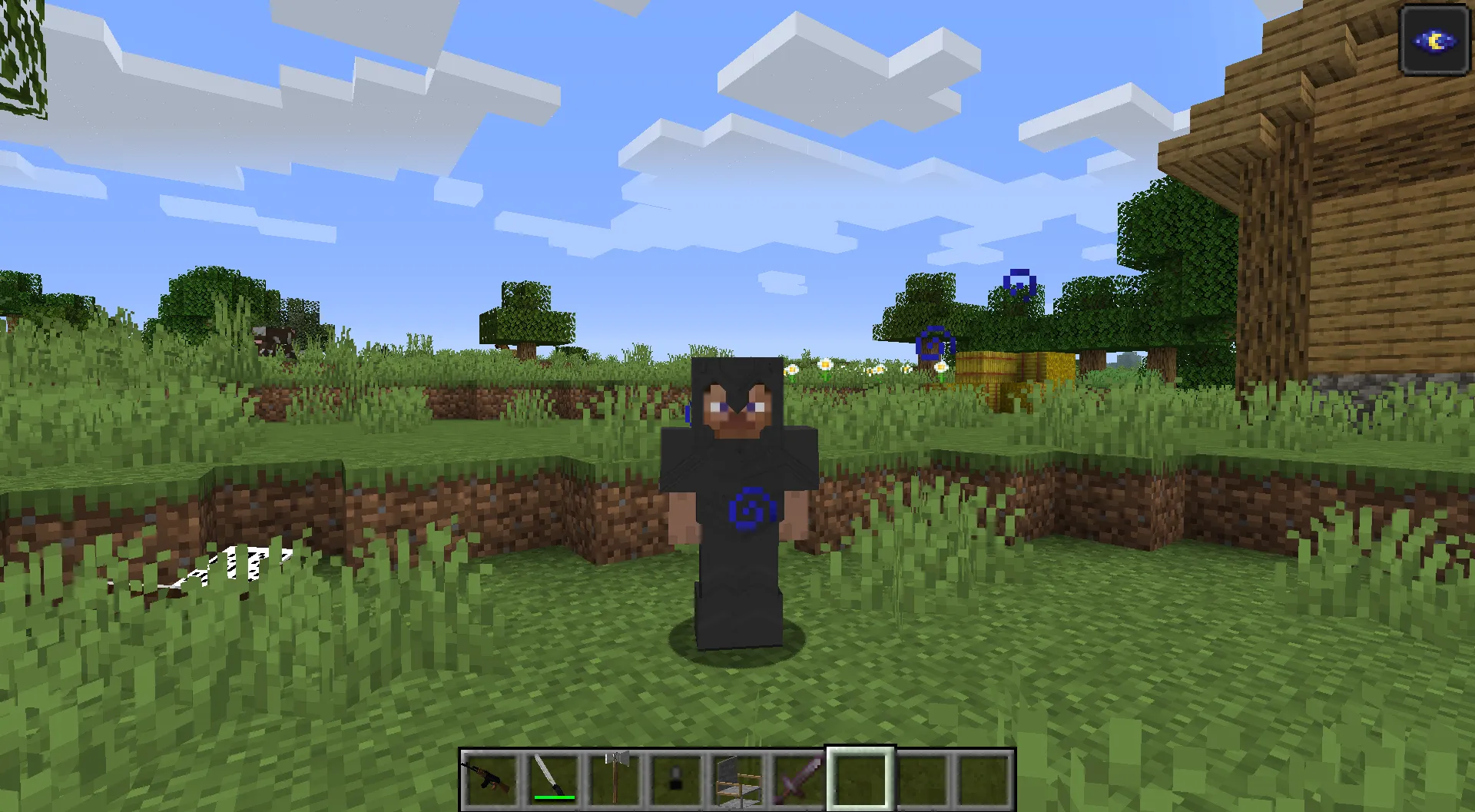The height and width of the screenshot is (812, 1475).
Task: Click the blue swirl particle near the hay bales
Action: coord(933,344)
